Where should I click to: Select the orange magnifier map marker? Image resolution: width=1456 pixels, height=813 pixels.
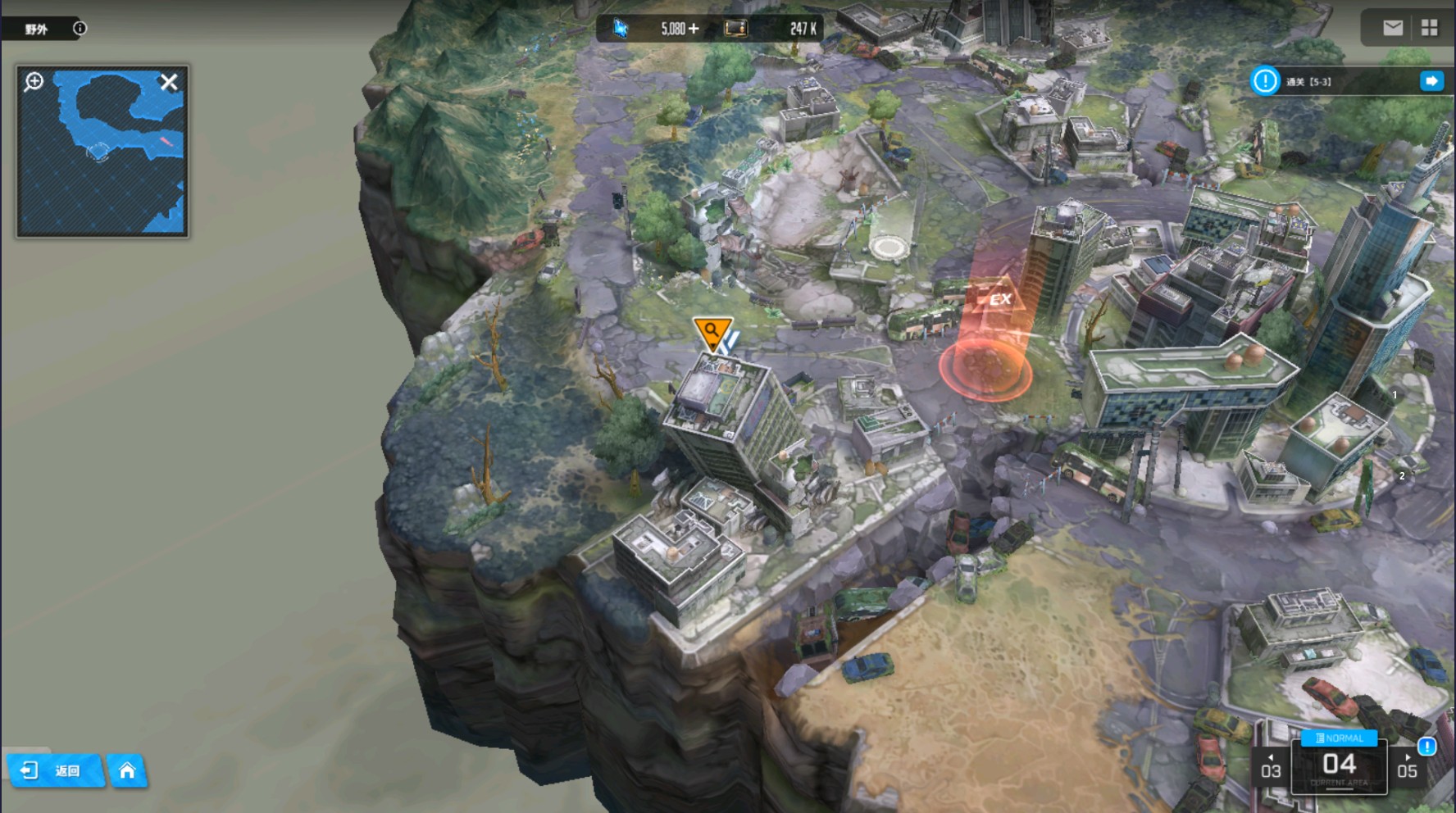(x=712, y=332)
